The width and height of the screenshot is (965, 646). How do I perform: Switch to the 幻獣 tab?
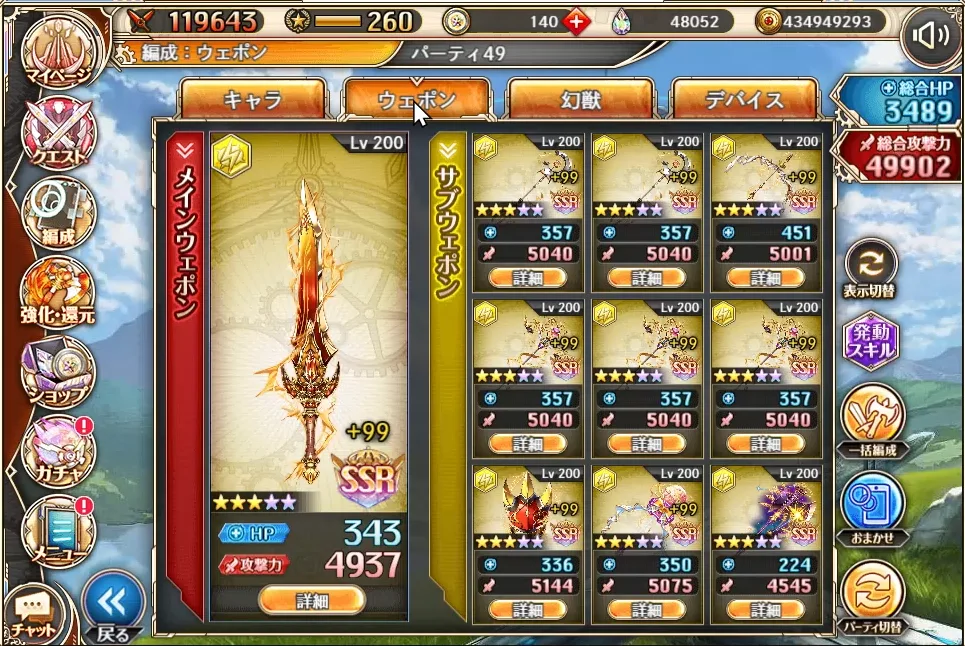pyautogui.click(x=581, y=100)
